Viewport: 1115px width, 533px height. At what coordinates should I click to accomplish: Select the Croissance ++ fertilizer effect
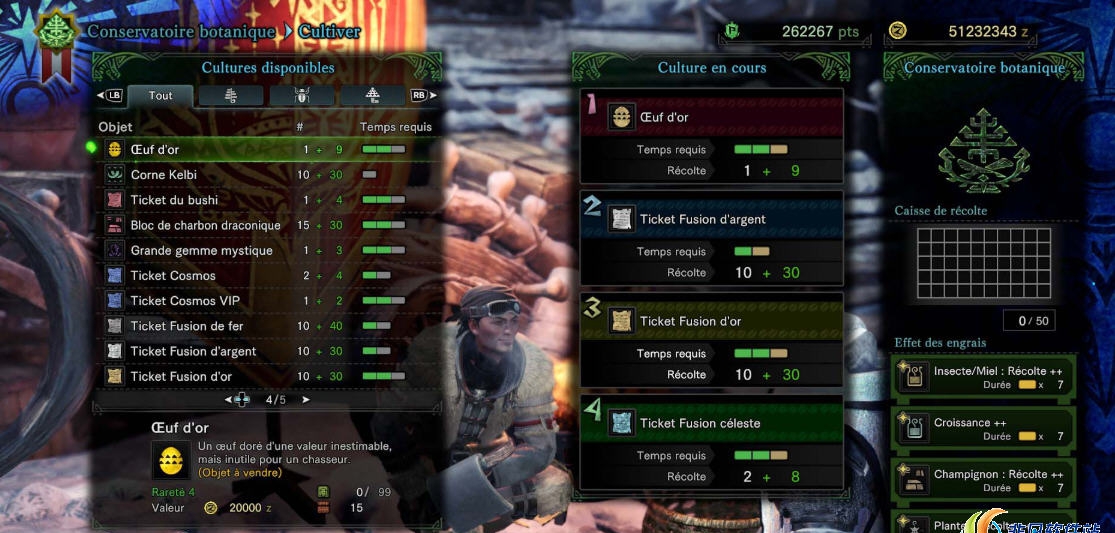[x=985, y=429]
